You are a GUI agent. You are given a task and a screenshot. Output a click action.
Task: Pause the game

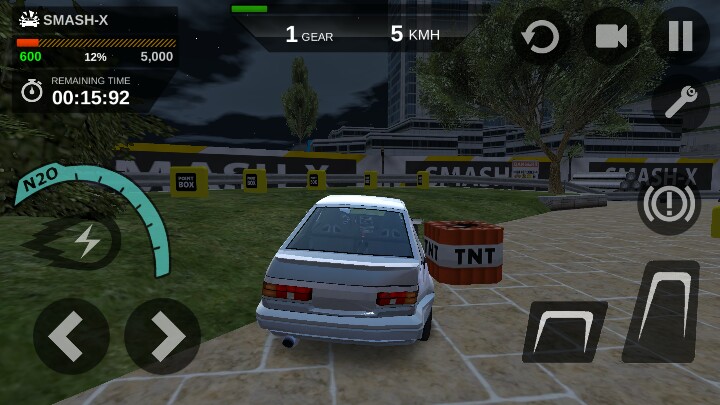(x=680, y=36)
